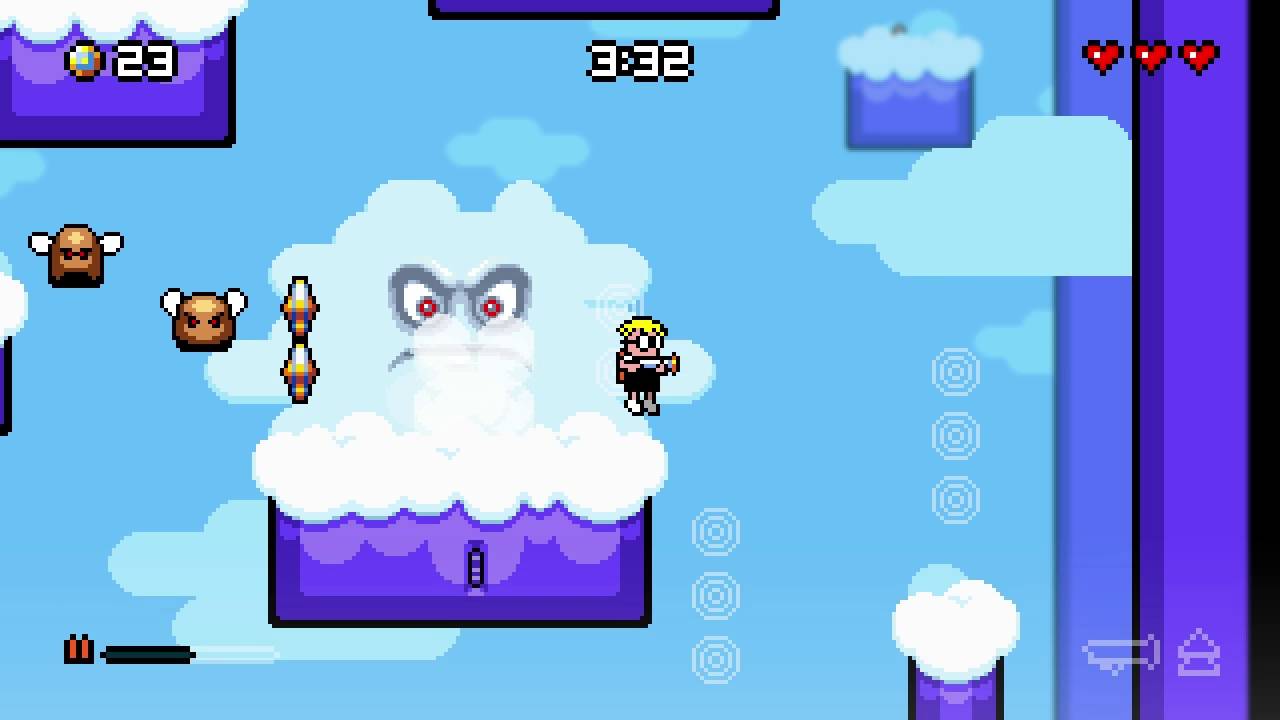Click the middle heart icon top right
The height and width of the screenshot is (720, 1280).
1150,57
